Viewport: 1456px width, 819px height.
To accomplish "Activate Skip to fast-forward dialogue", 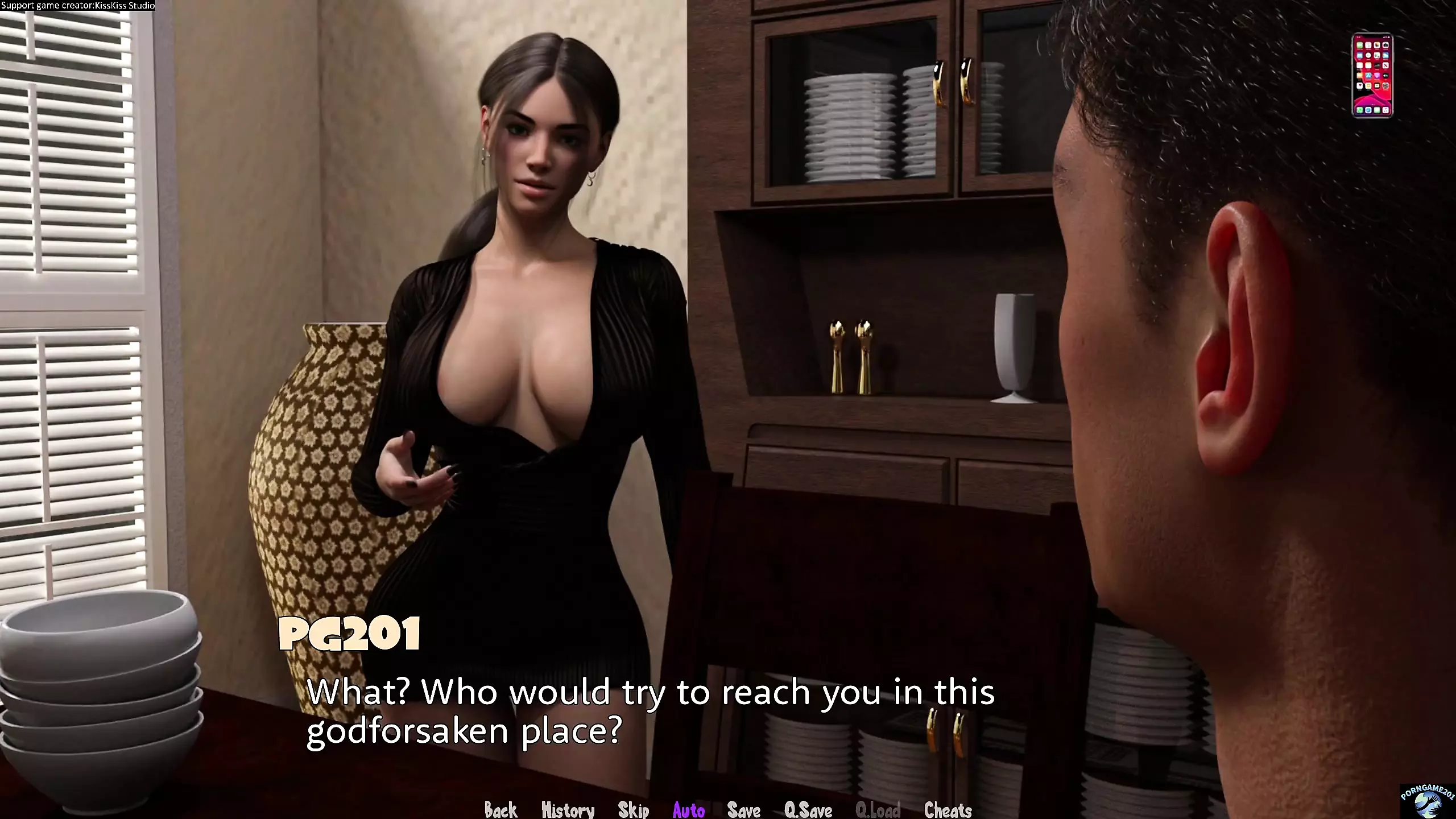I will pos(633,809).
